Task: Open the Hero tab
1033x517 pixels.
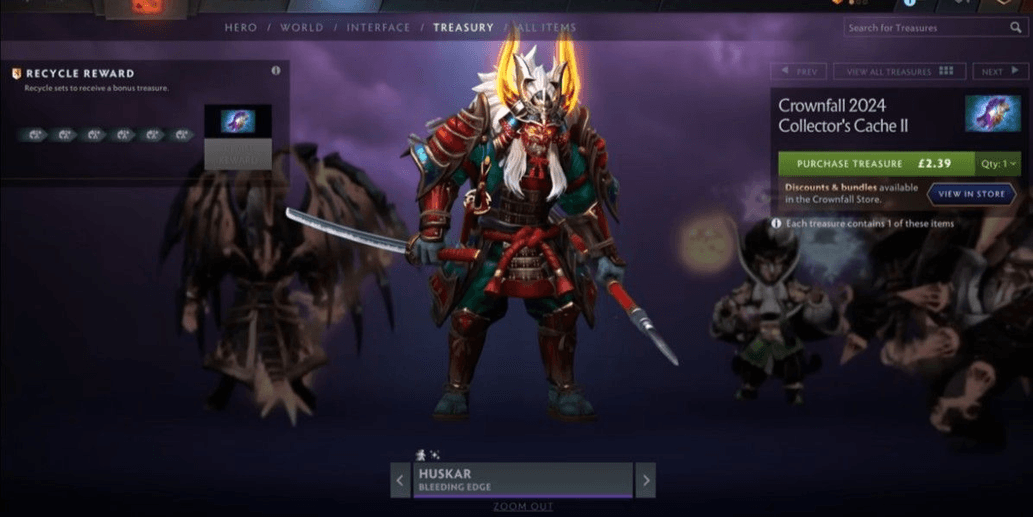Action: coord(240,27)
